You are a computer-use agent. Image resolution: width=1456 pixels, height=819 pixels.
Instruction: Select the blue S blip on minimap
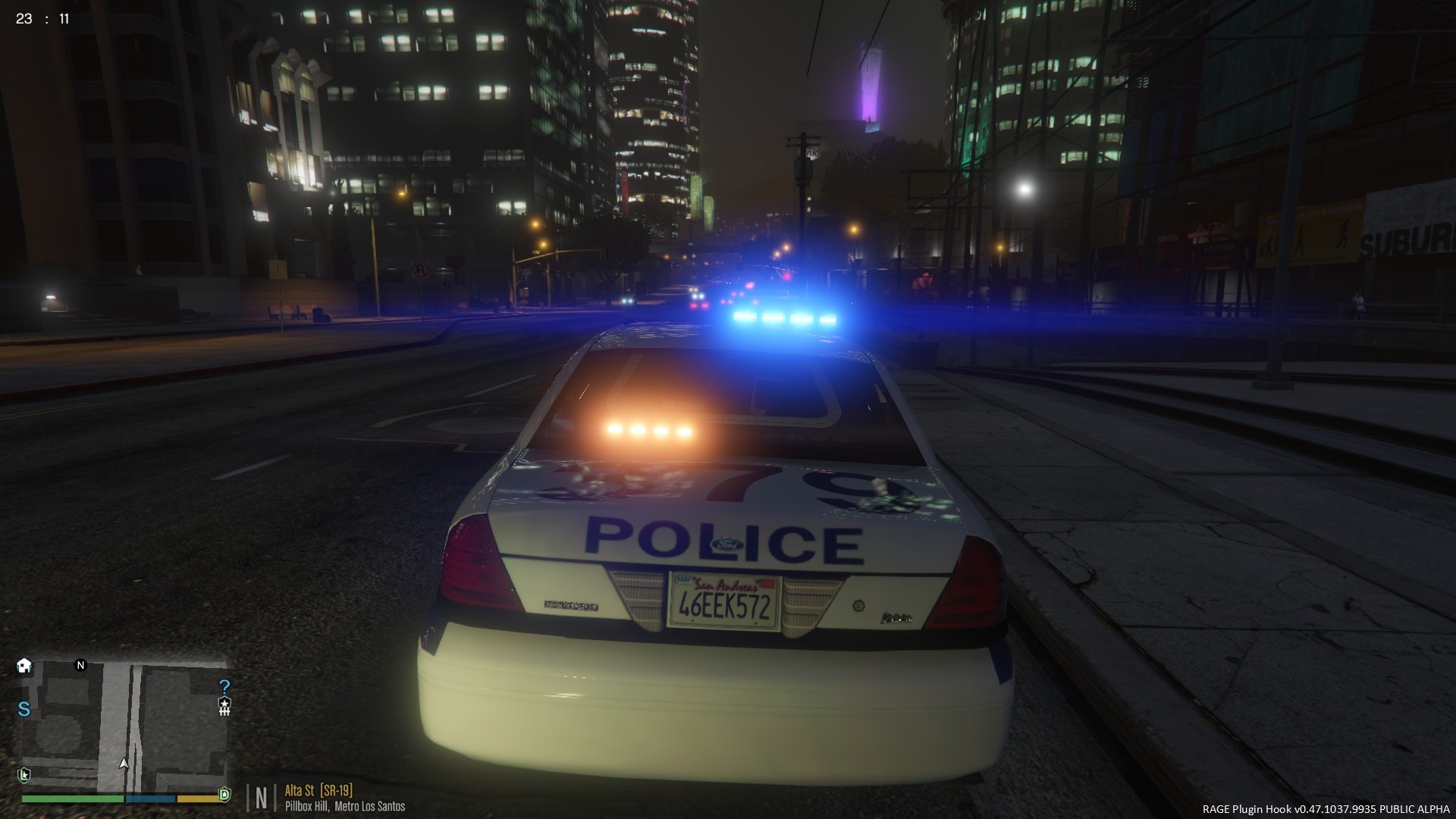[x=24, y=709]
